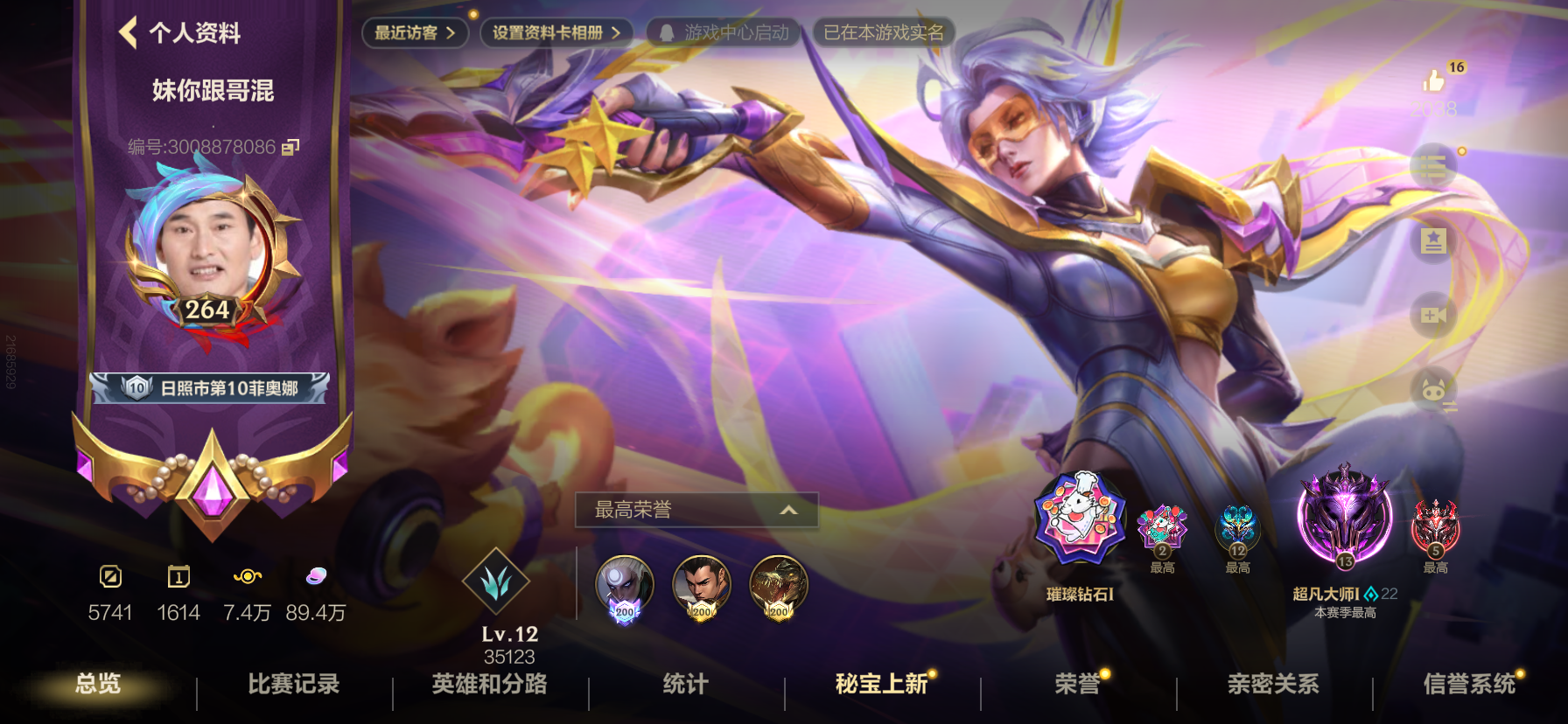
Task: Go back via the 个人资料 arrow
Action: [129, 34]
